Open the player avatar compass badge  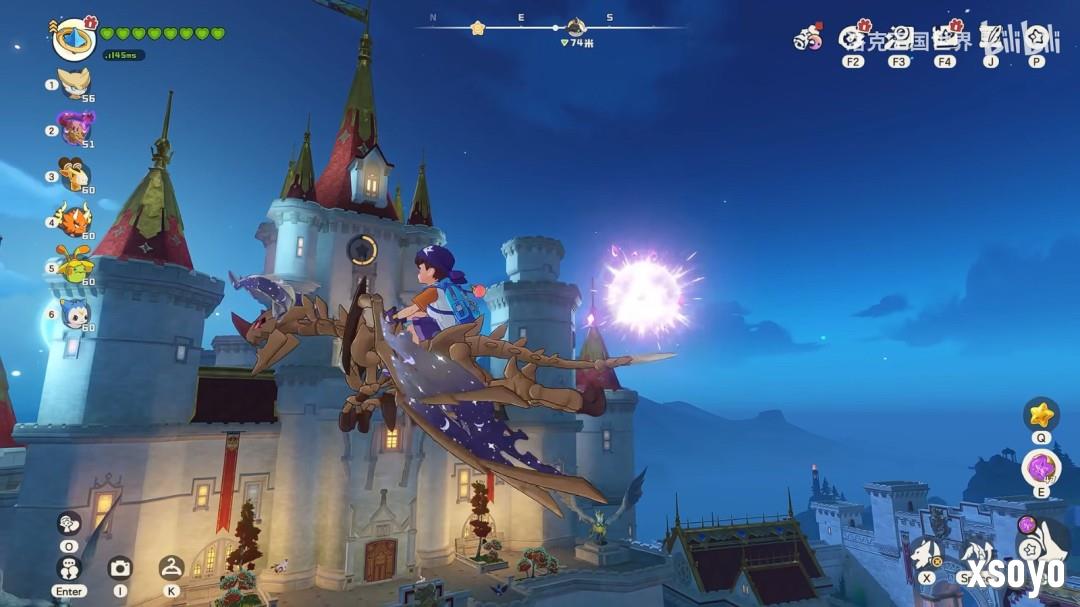(72, 38)
